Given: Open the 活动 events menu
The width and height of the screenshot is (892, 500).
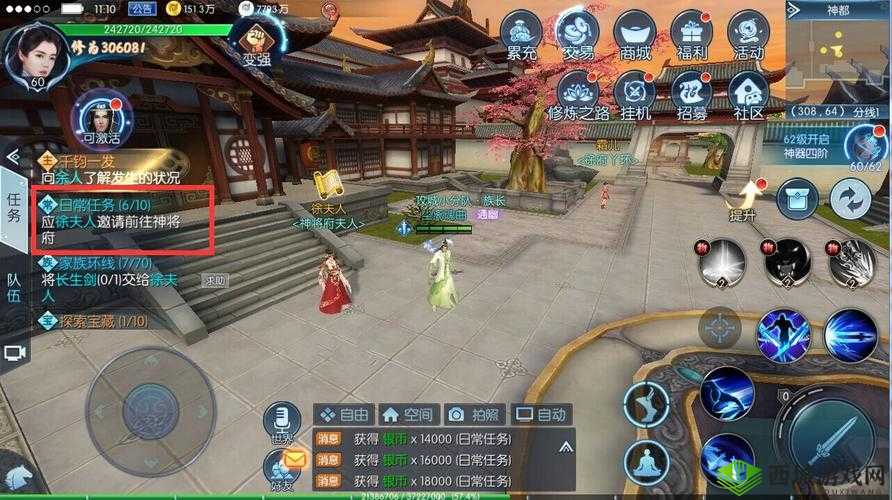Looking at the screenshot, I should (x=748, y=35).
